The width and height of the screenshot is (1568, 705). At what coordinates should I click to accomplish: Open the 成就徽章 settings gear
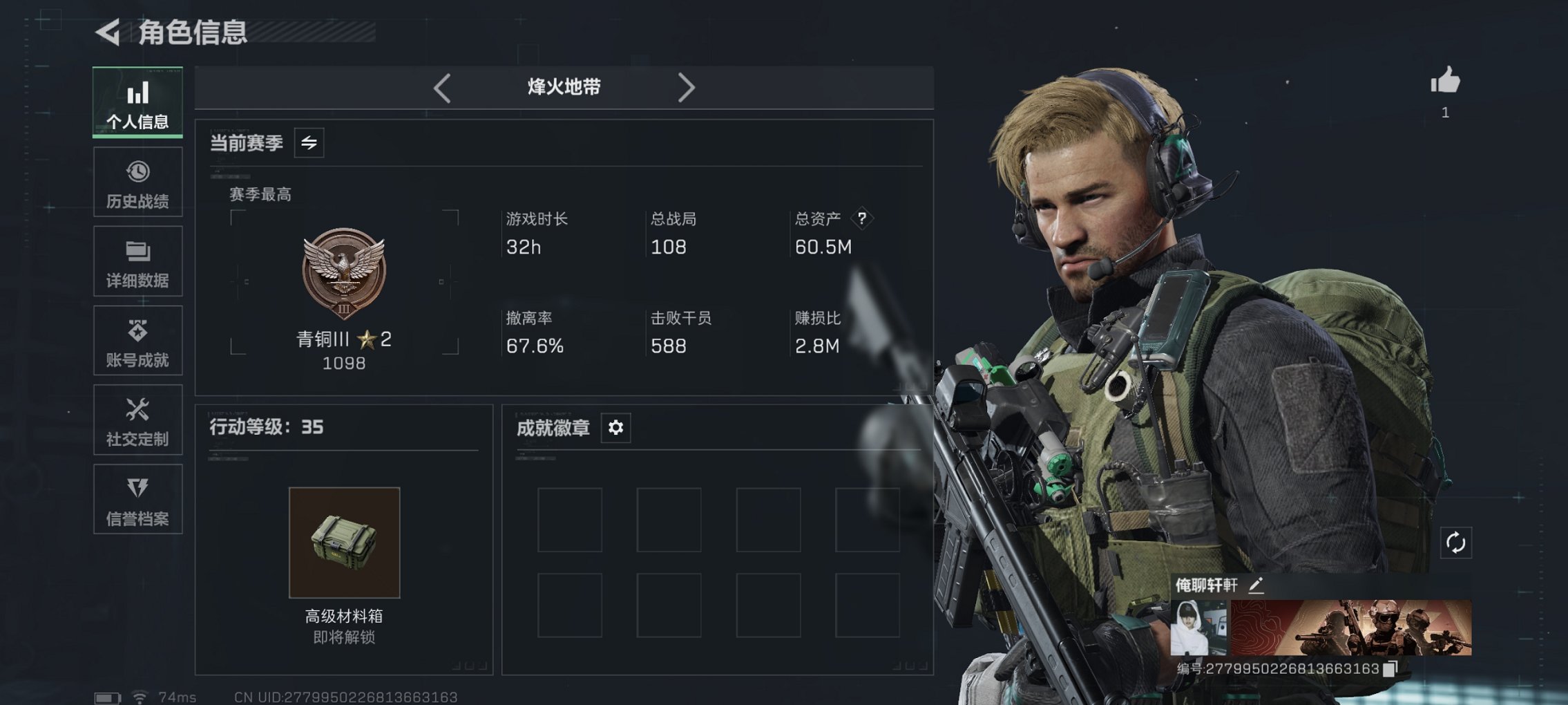coord(615,428)
